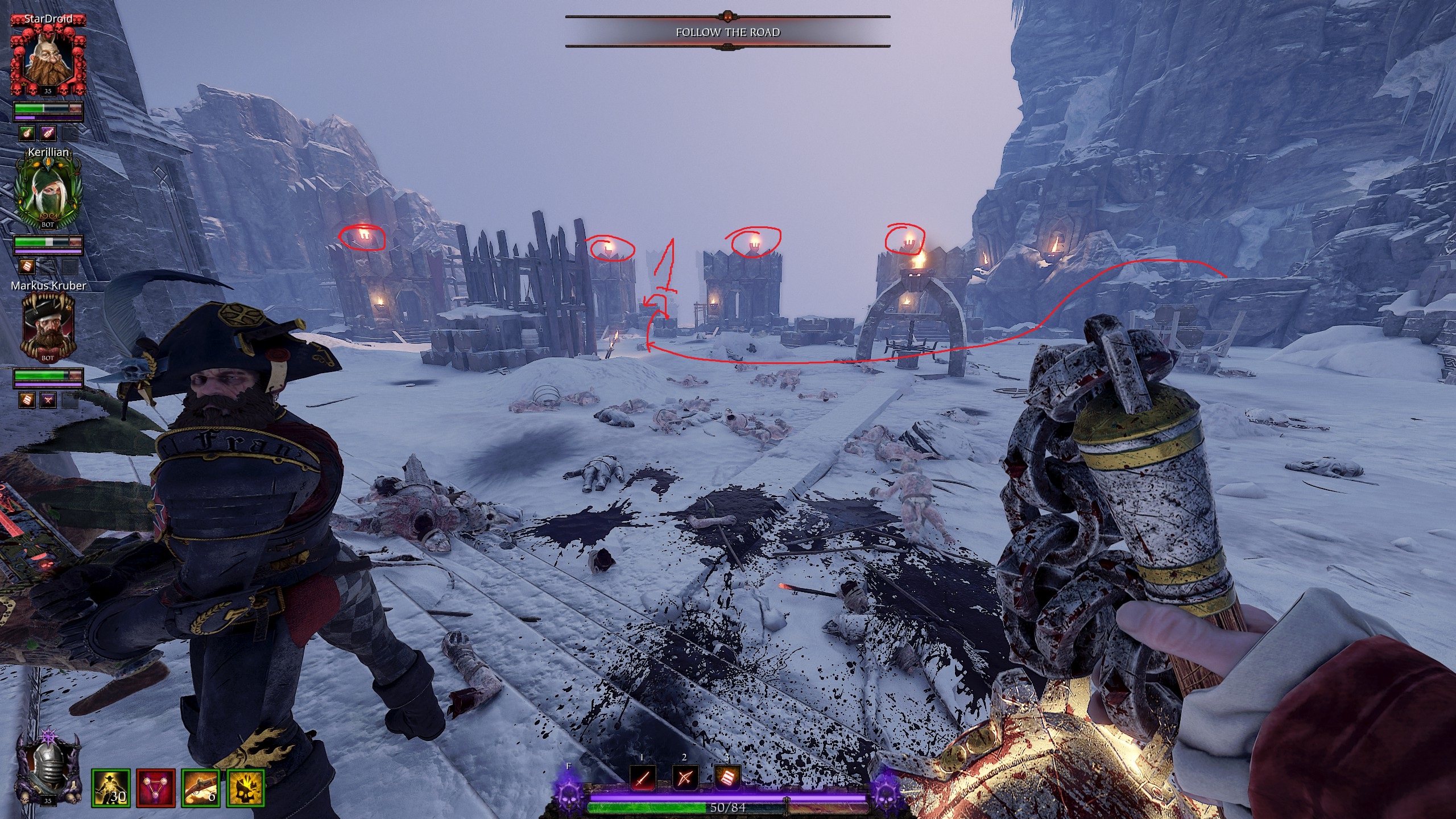Screen dimensions: 1456x819
Task: Click the flintlock rifle buff icon
Action: (x=201, y=788)
